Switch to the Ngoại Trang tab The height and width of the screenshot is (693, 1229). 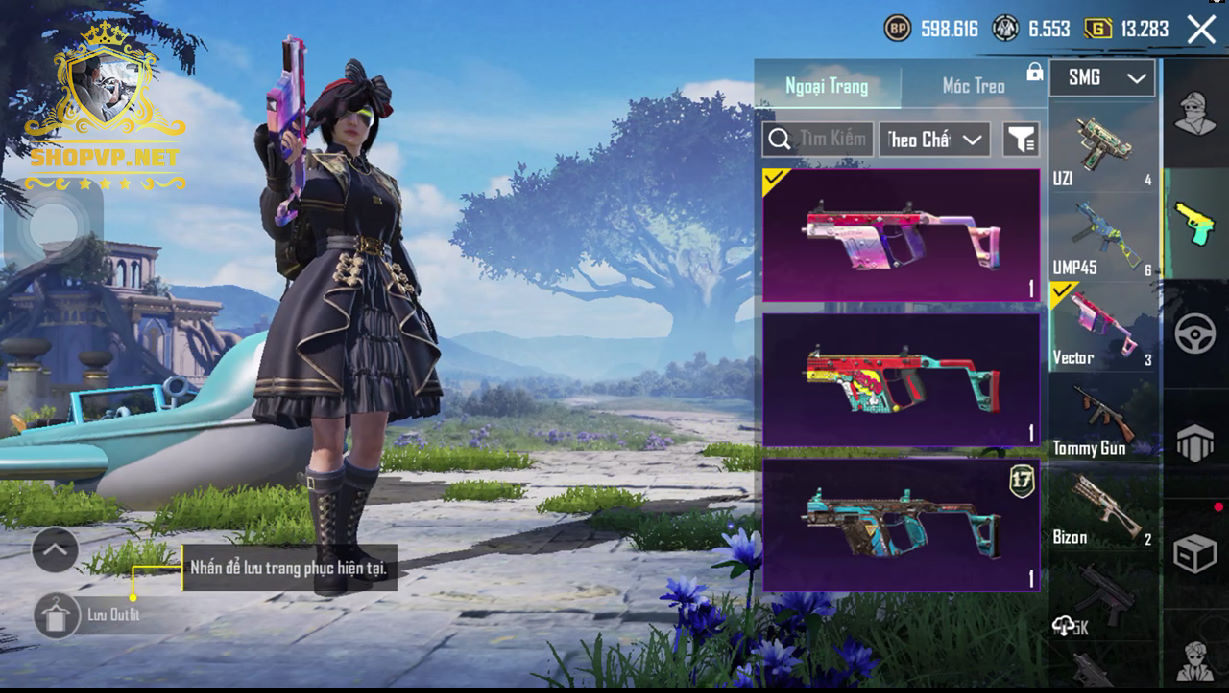pos(827,86)
